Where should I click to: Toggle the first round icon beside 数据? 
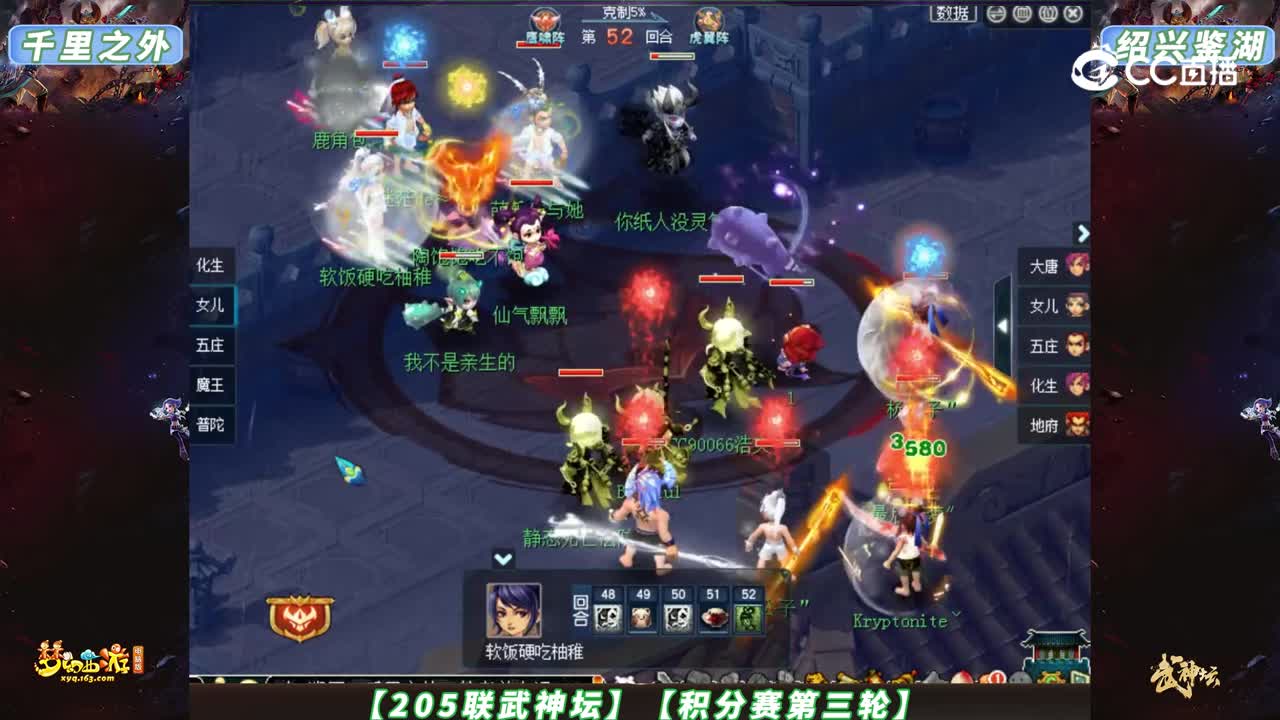[996, 13]
